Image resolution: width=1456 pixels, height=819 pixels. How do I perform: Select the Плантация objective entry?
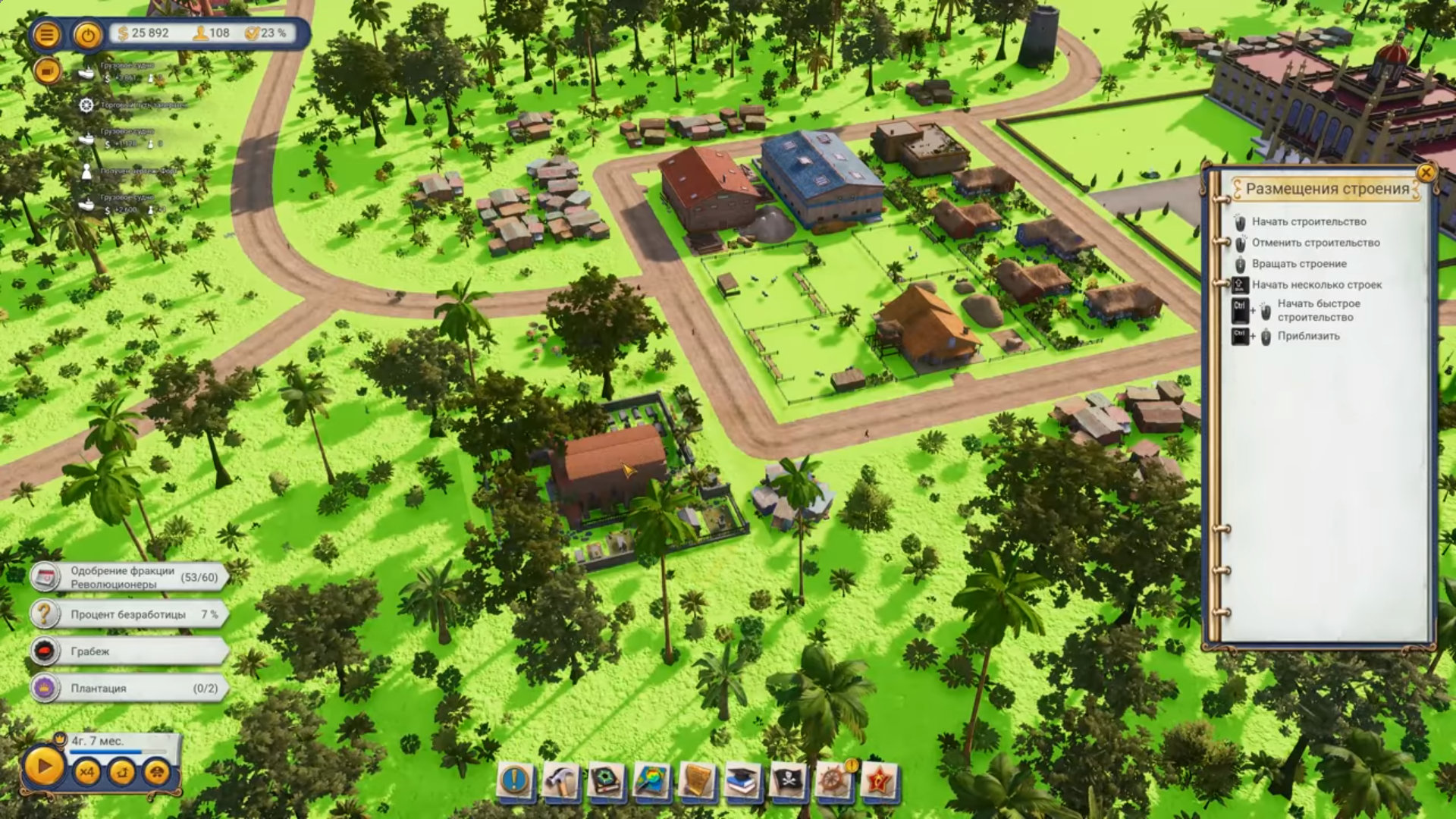129,689
